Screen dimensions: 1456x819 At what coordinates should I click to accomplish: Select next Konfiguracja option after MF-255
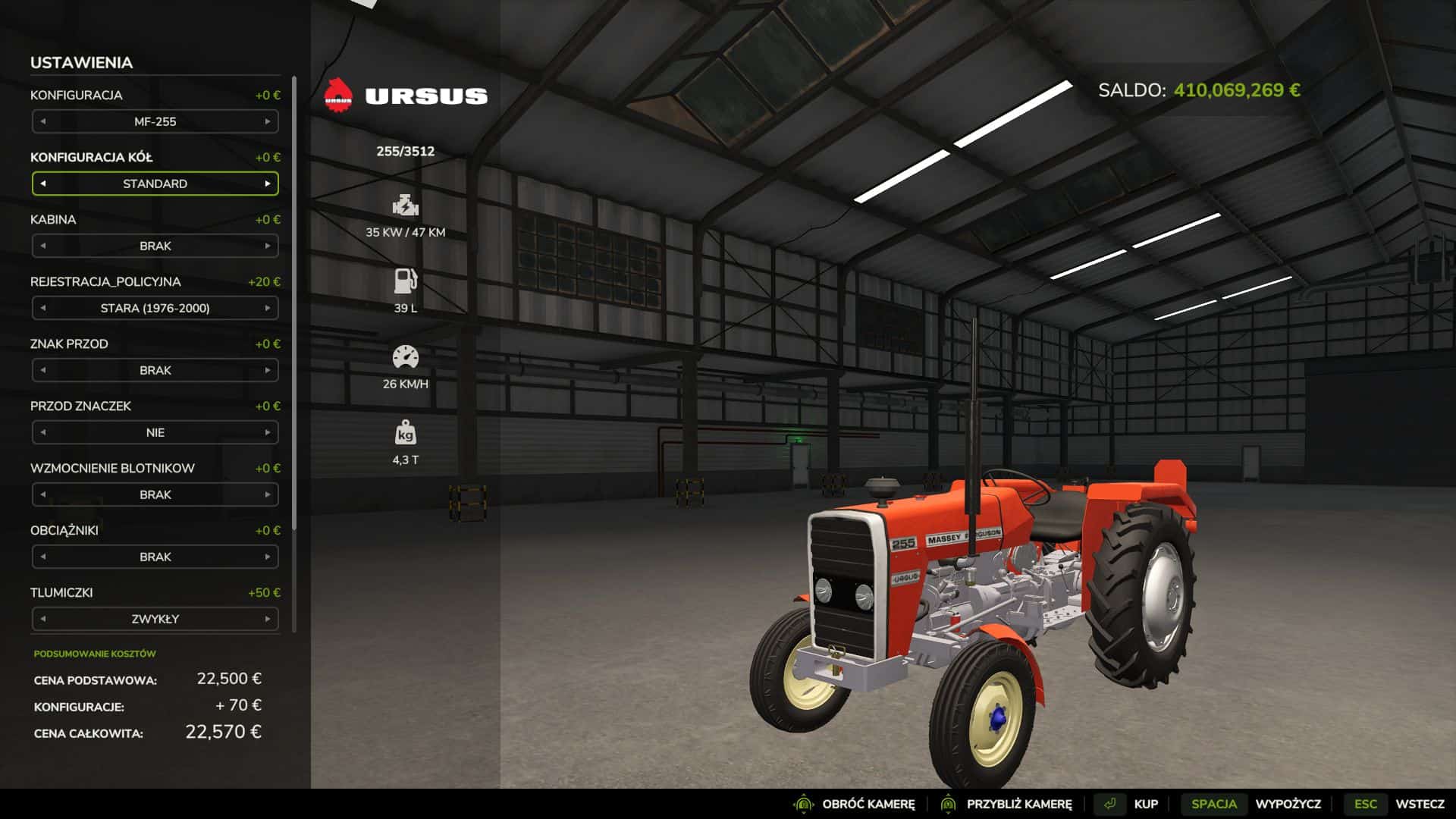[x=268, y=121]
